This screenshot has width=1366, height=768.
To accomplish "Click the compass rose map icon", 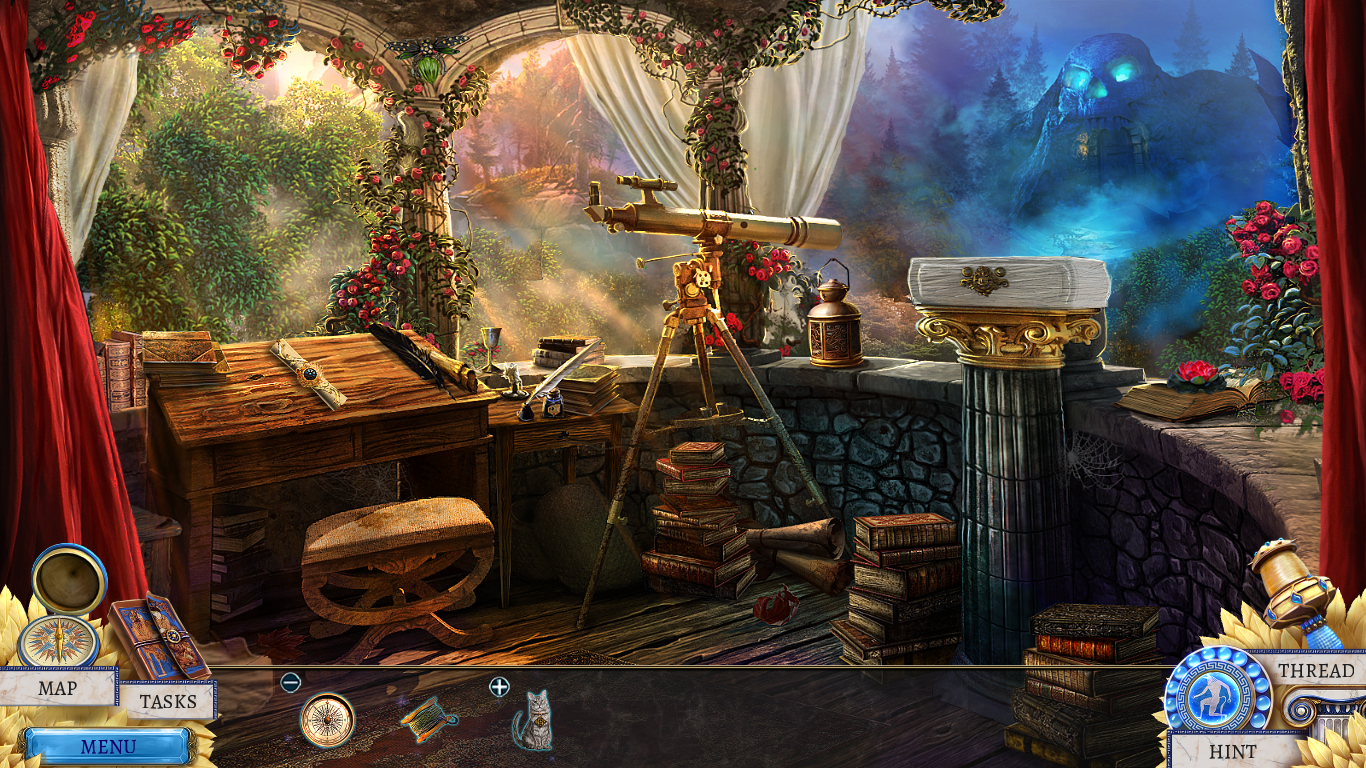I will pos(58,641).
